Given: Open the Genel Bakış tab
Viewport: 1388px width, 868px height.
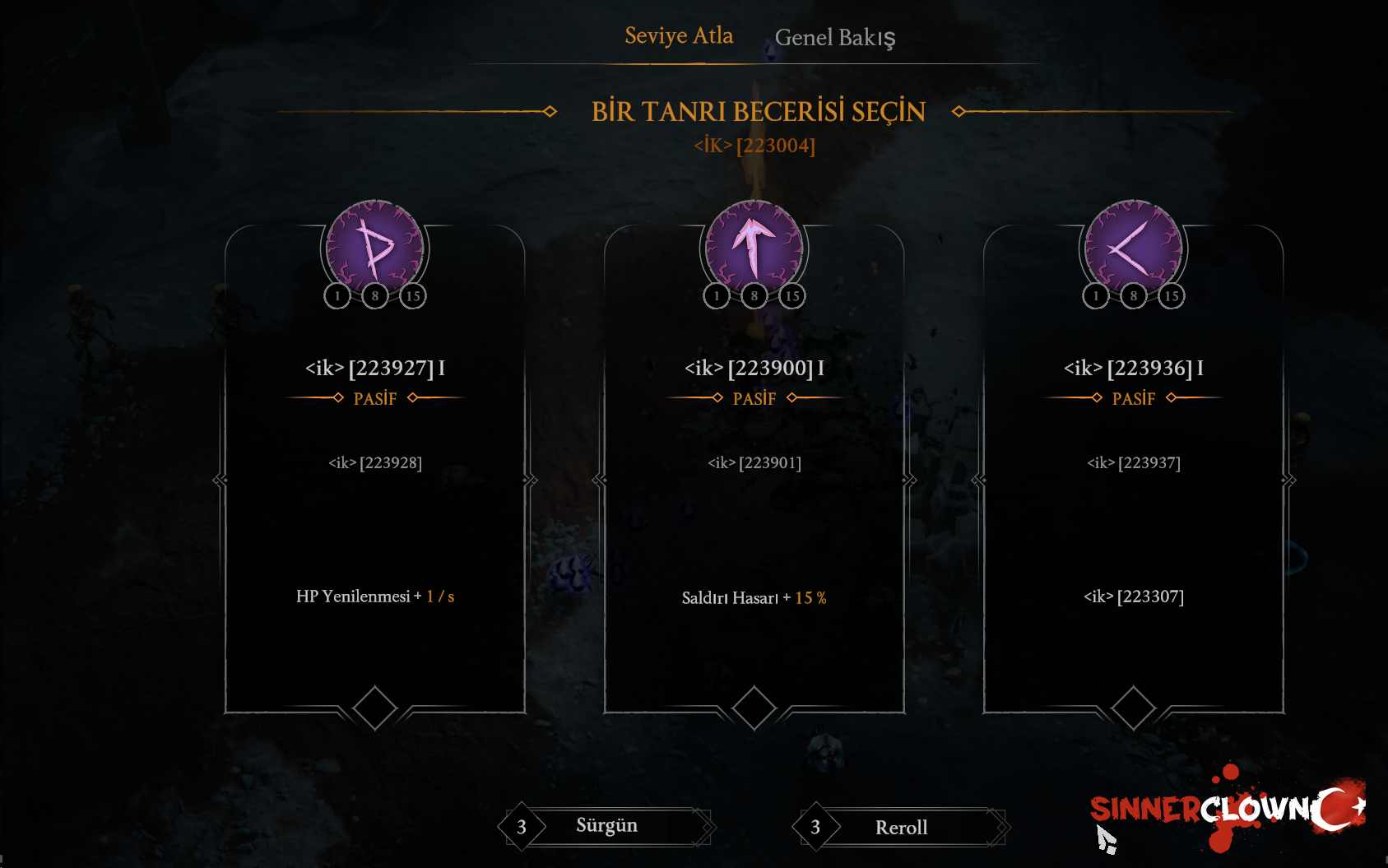Looking at the screenshot, I should 834,38.
